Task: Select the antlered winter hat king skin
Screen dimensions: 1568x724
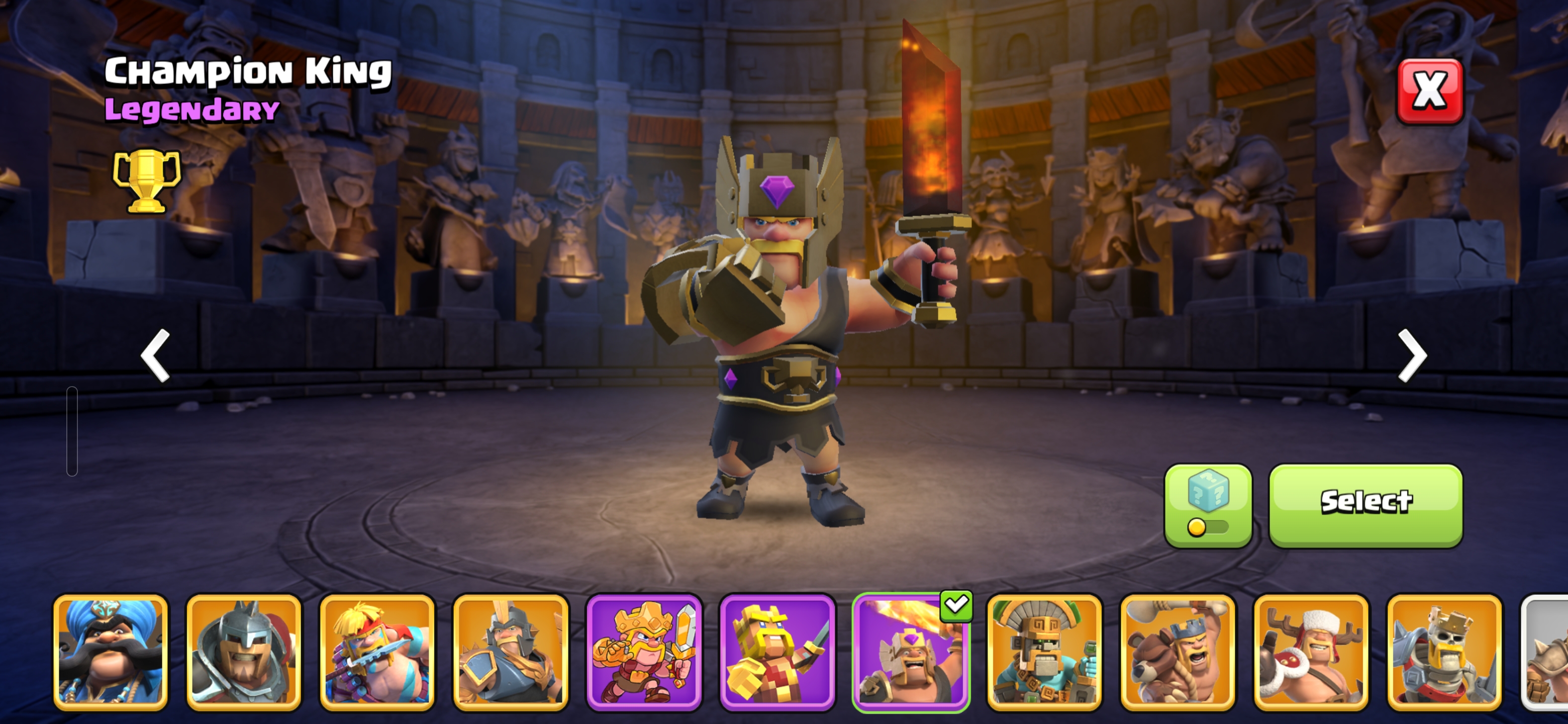Action: (x=1311, y=652)
